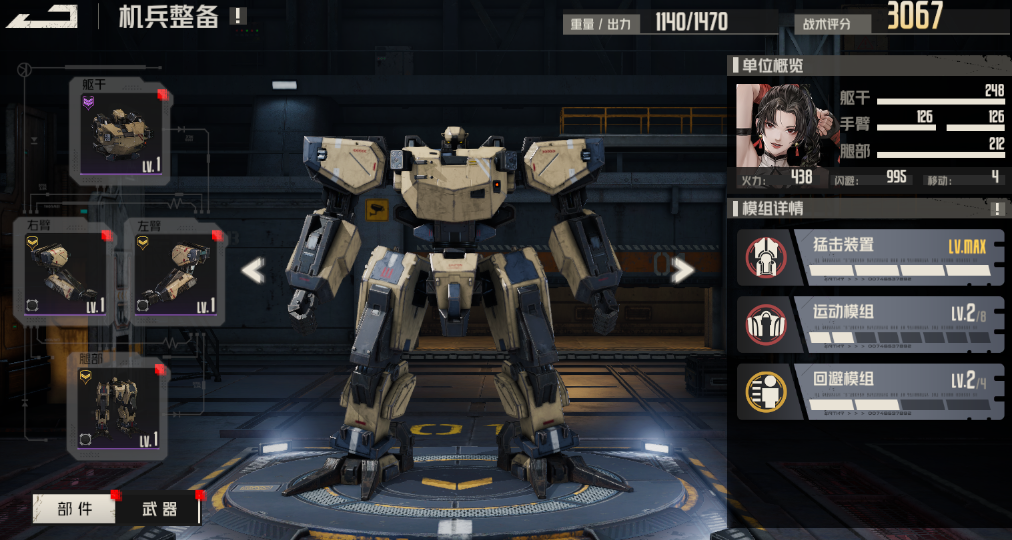Select the 腿部 legs part slot
The width and height of the screenshot is (1012, 540).
click(119, 406)
